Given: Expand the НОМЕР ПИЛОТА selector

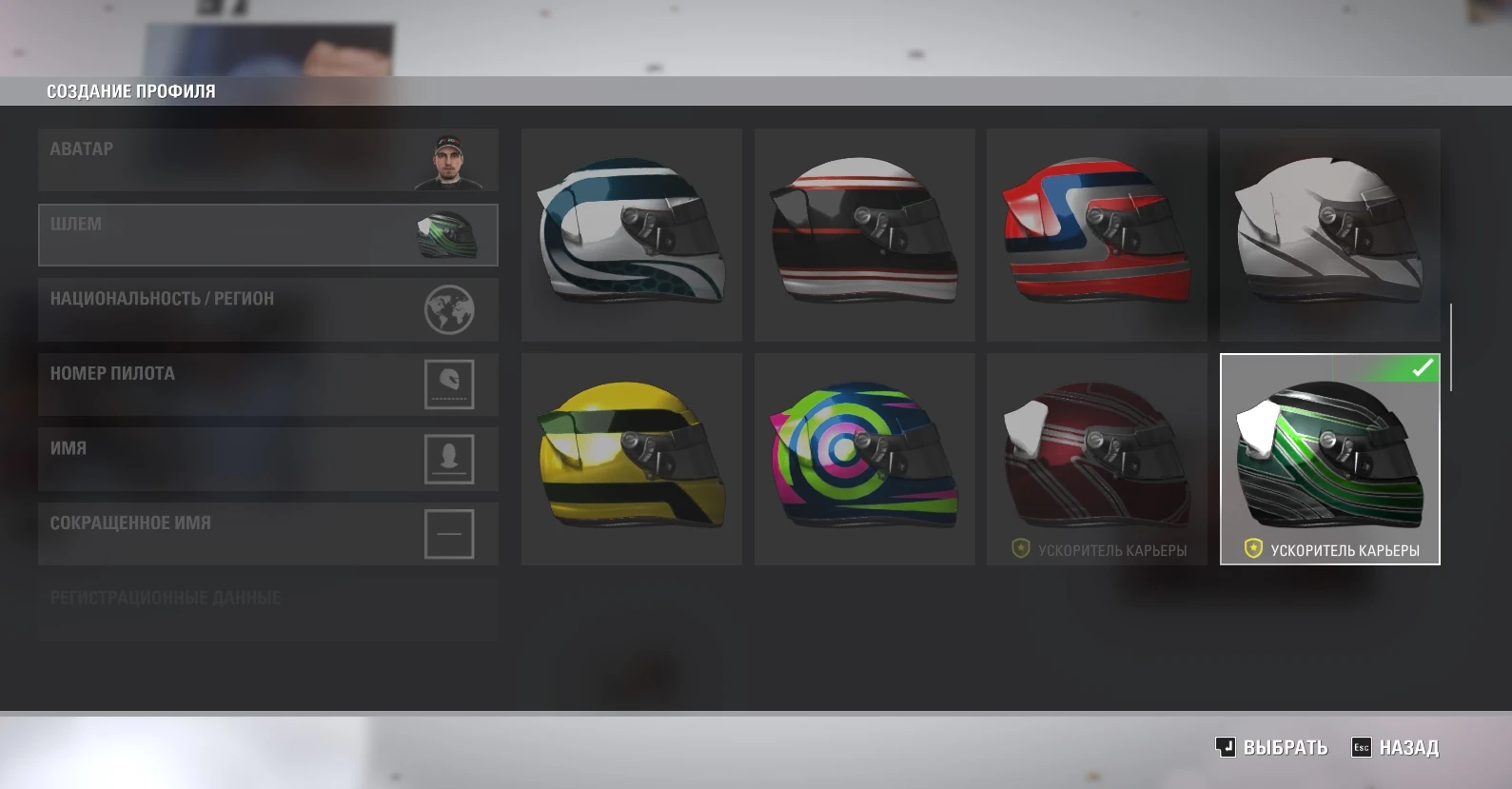Looking at the screenshot, I should [x=267, y=384].
